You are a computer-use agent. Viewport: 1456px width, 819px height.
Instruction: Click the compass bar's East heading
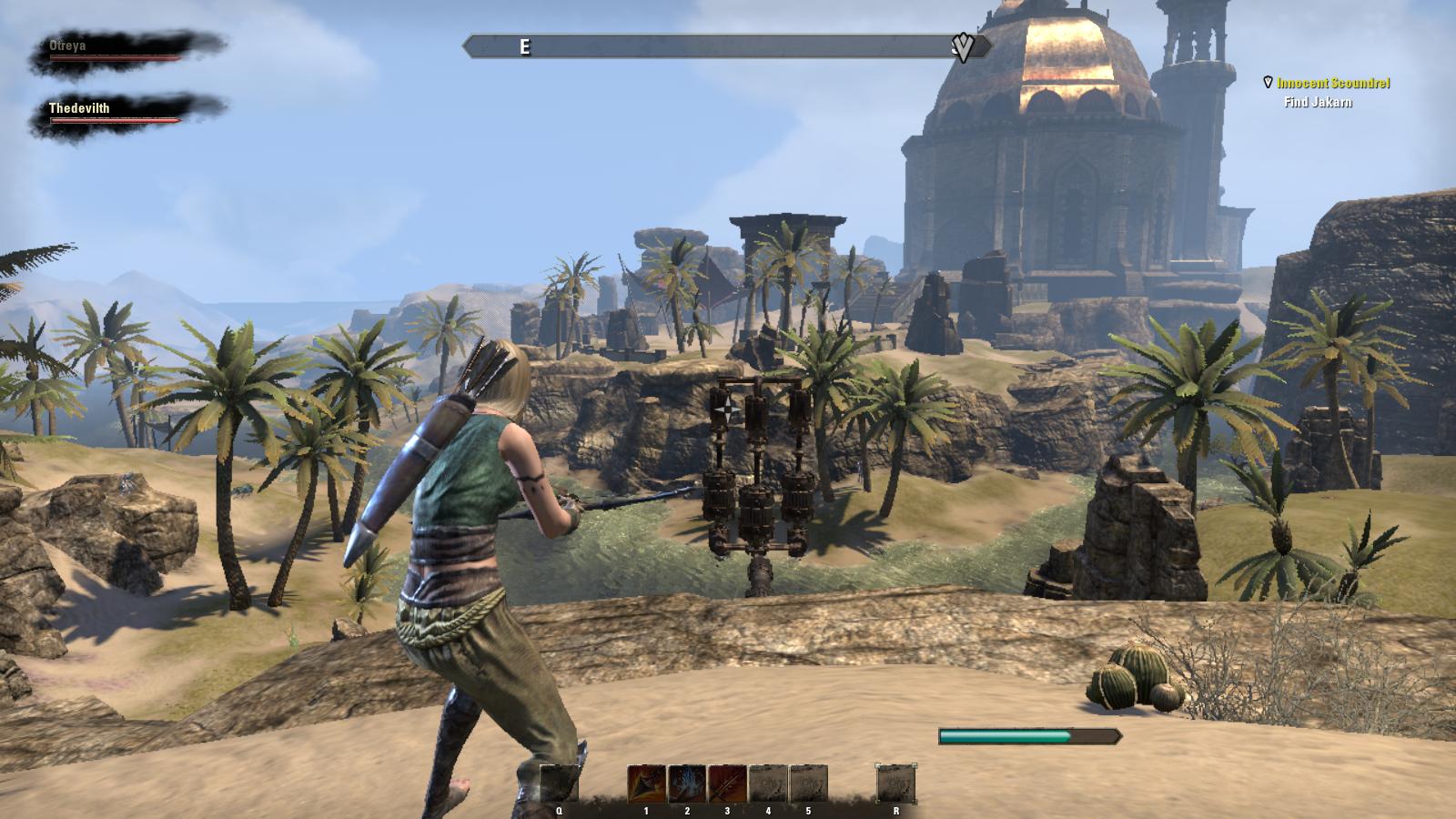(525, 47)
